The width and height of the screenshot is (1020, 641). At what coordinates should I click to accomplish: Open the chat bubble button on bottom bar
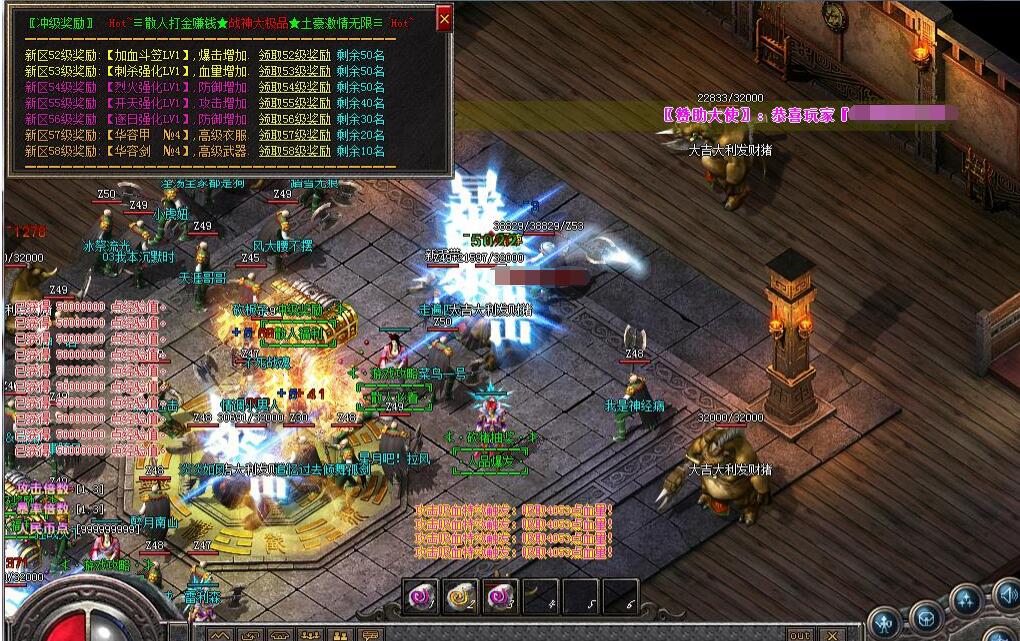pos(371,635)
